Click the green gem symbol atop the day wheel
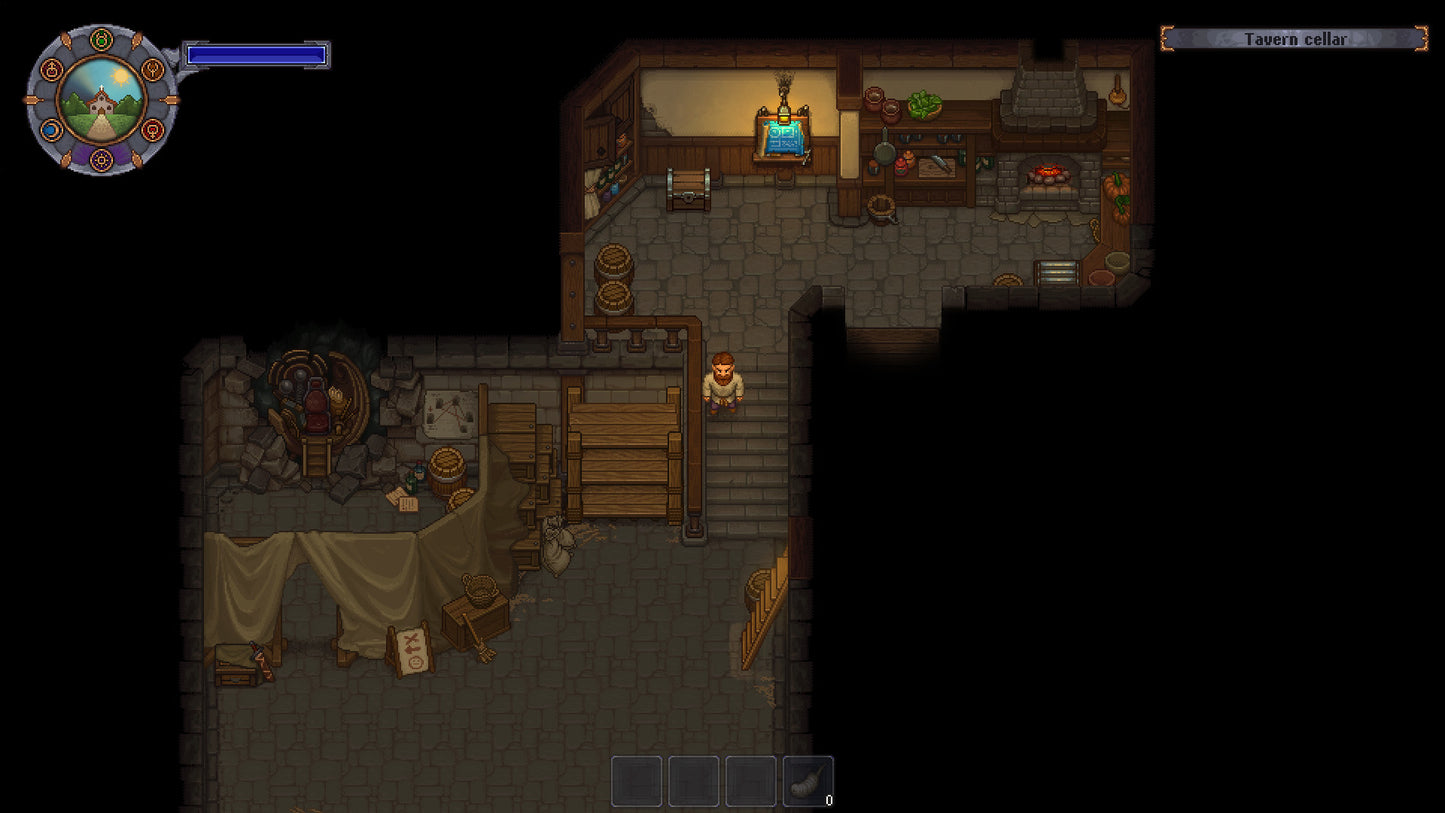Viewport: 1445px width, 813px height. click(x=101, y=40)
